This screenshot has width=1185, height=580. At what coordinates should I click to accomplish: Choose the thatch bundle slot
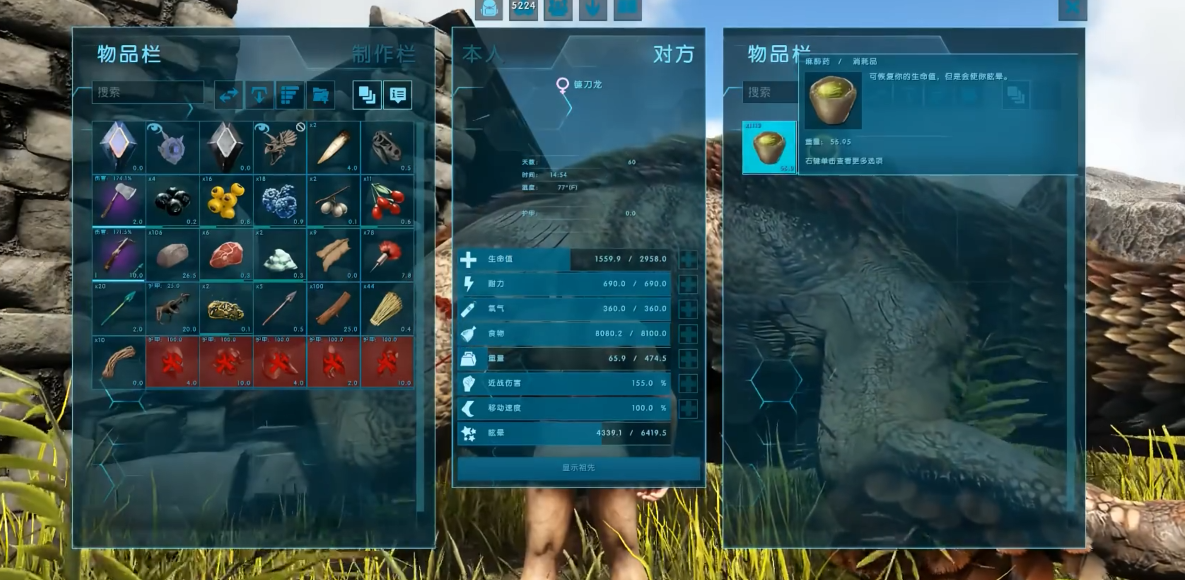[388, 308]
